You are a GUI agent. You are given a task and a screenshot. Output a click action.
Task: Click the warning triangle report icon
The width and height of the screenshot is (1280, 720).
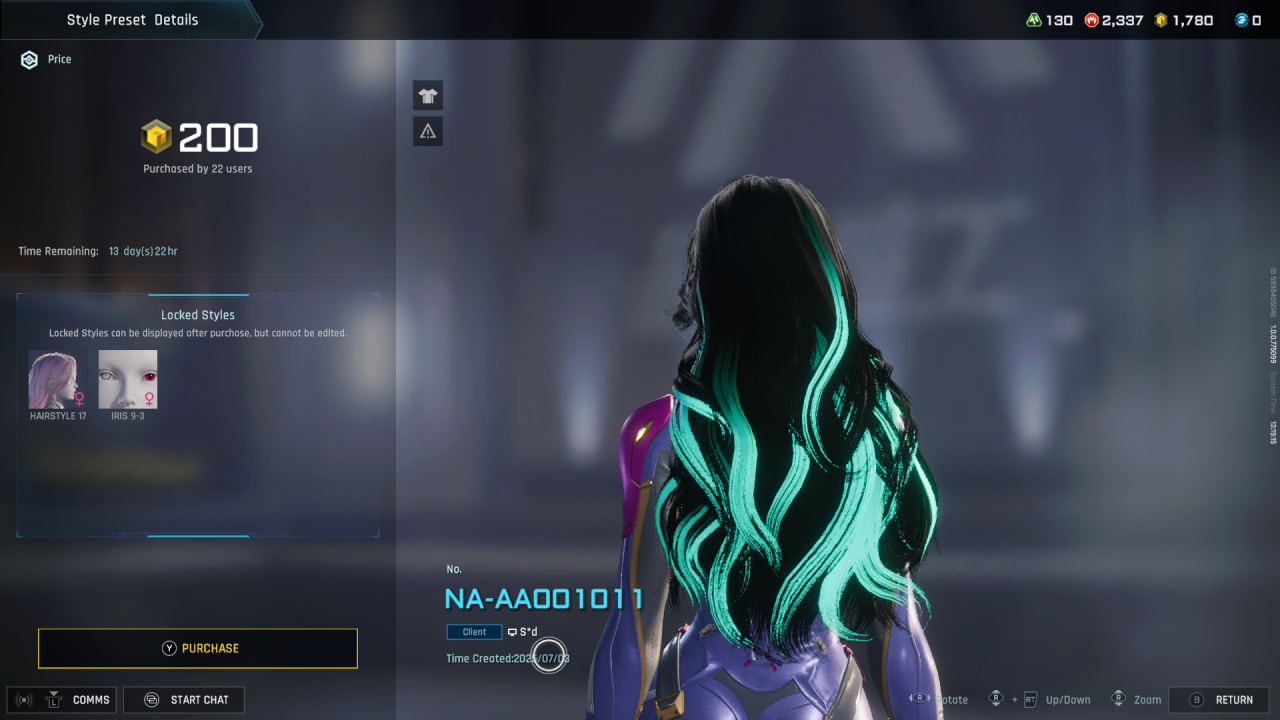pyautogui.click(x=428, y=131)
